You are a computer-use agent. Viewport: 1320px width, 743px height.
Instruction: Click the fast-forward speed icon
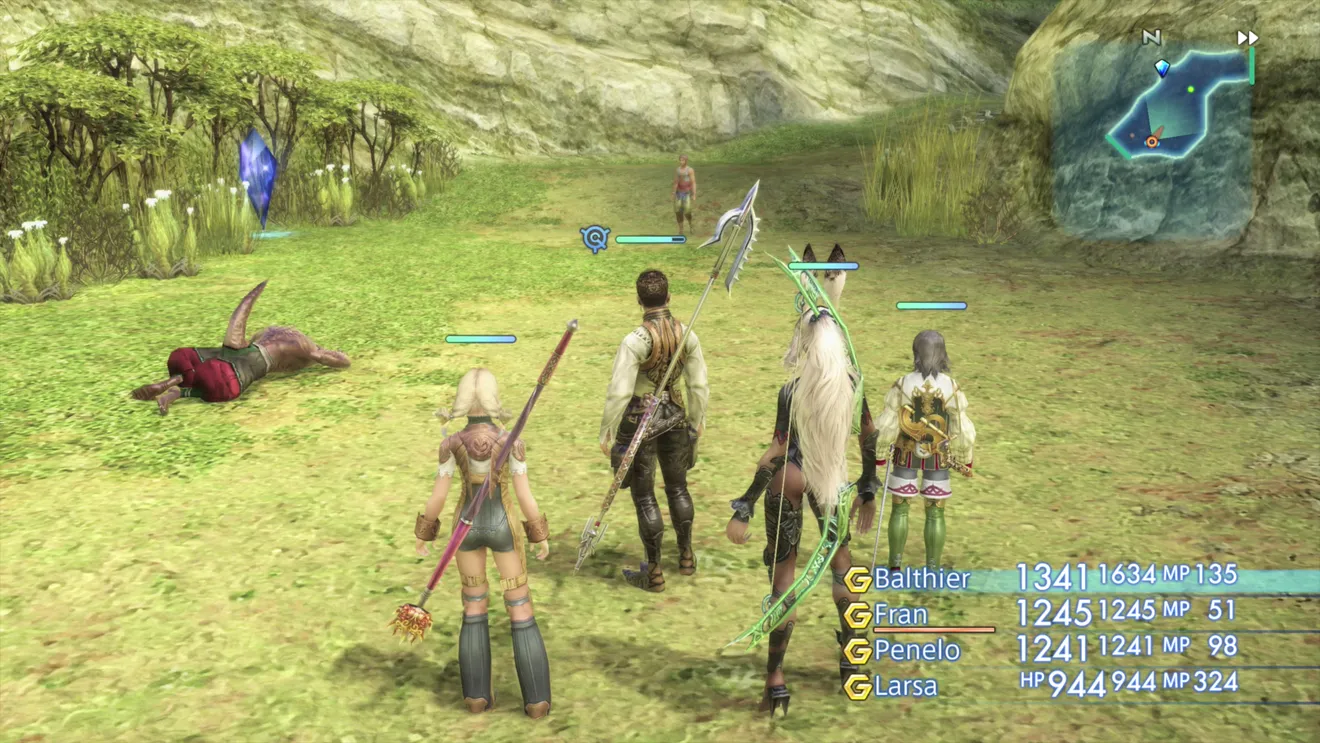[x=1247, y=38]
